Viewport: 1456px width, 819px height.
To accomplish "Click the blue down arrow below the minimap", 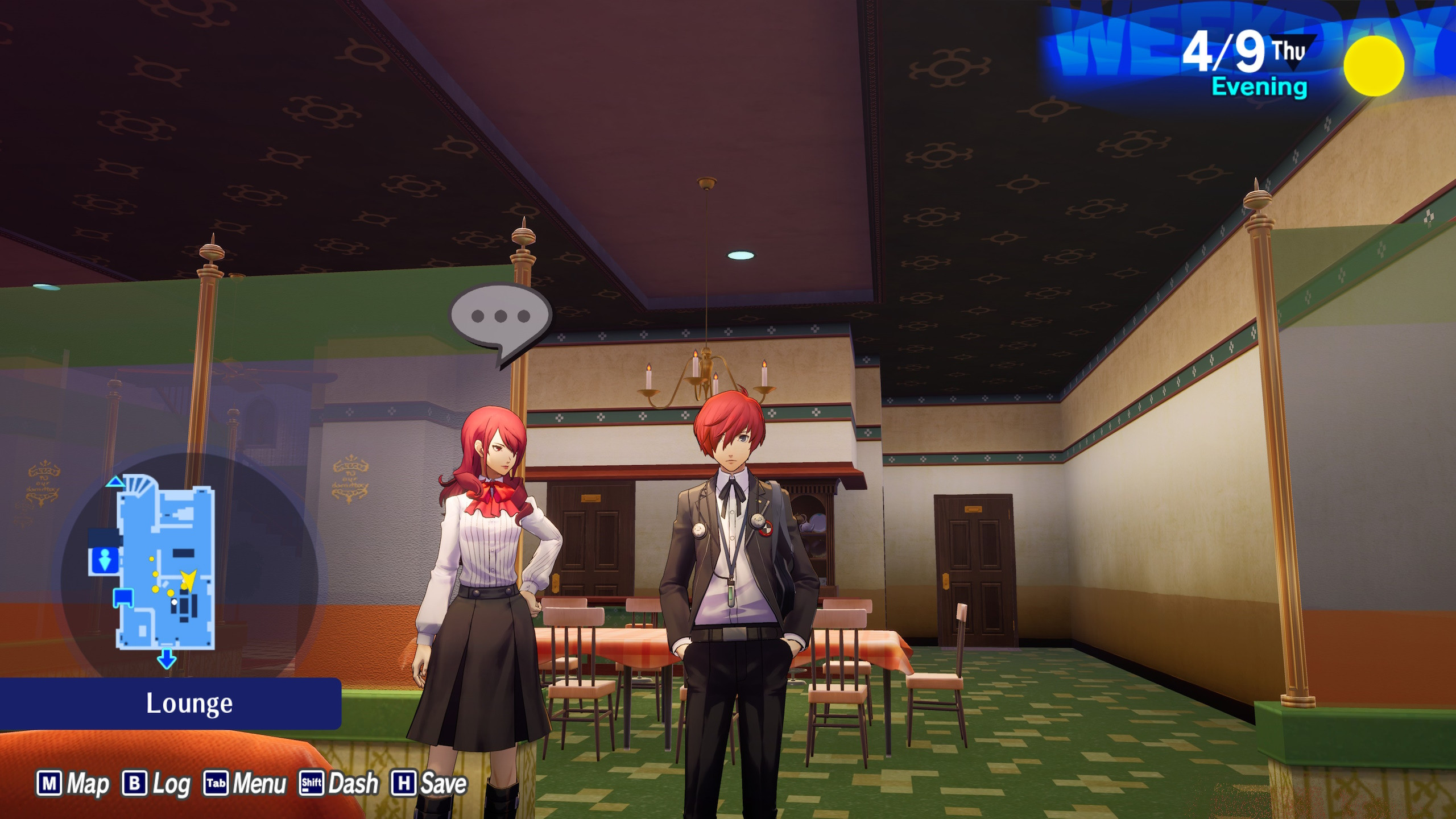I will 166,659.
